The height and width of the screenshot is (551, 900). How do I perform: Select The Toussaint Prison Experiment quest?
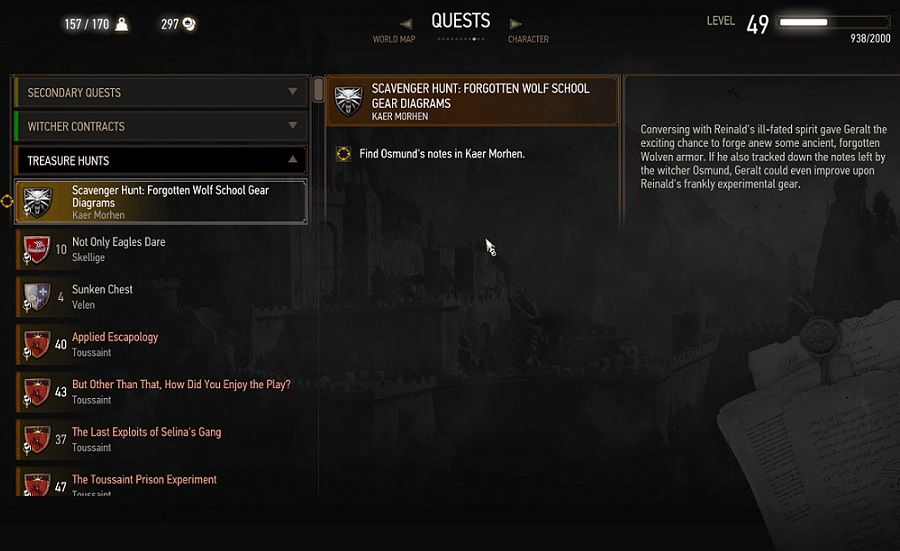coord(160,483)
